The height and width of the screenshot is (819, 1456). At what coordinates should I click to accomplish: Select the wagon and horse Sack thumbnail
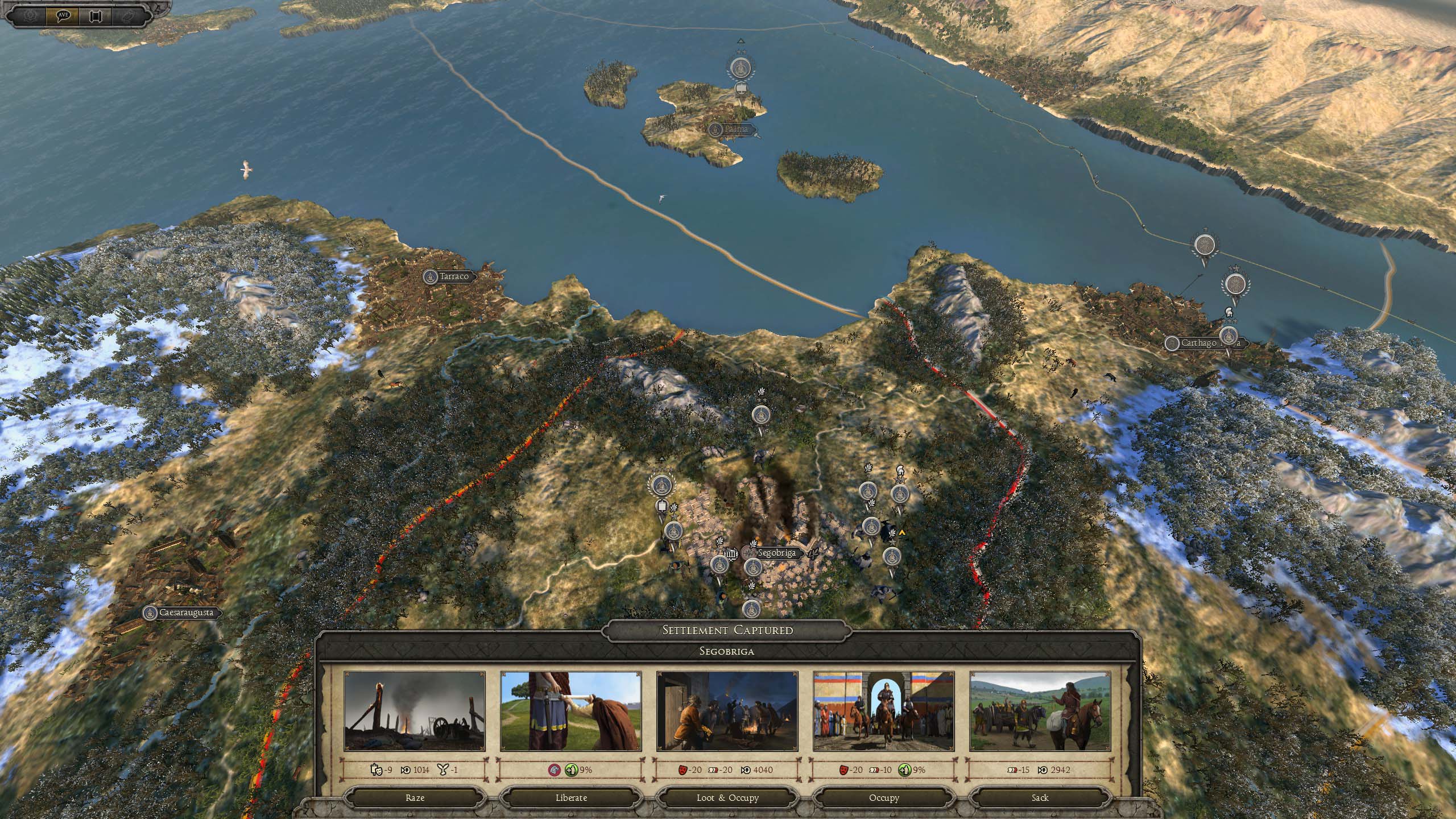(x=1040, y=712)
